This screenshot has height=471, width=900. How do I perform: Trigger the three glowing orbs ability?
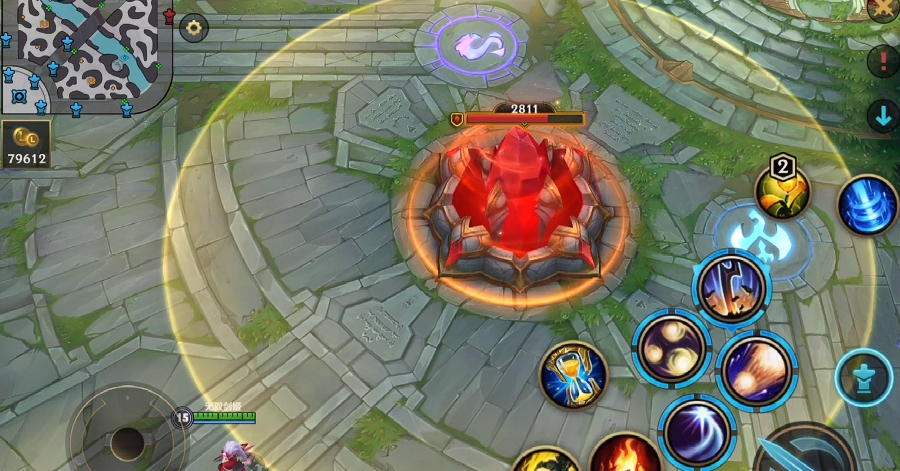coord(670,346)
